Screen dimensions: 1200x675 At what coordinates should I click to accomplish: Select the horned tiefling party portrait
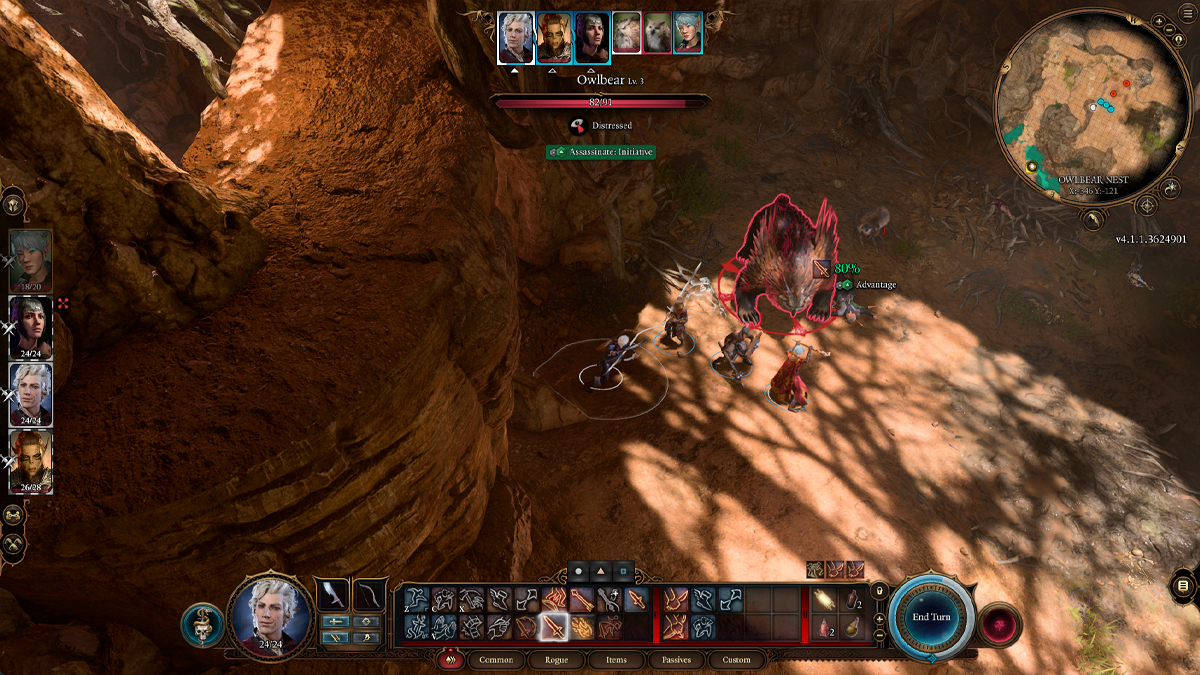[31, 460]
